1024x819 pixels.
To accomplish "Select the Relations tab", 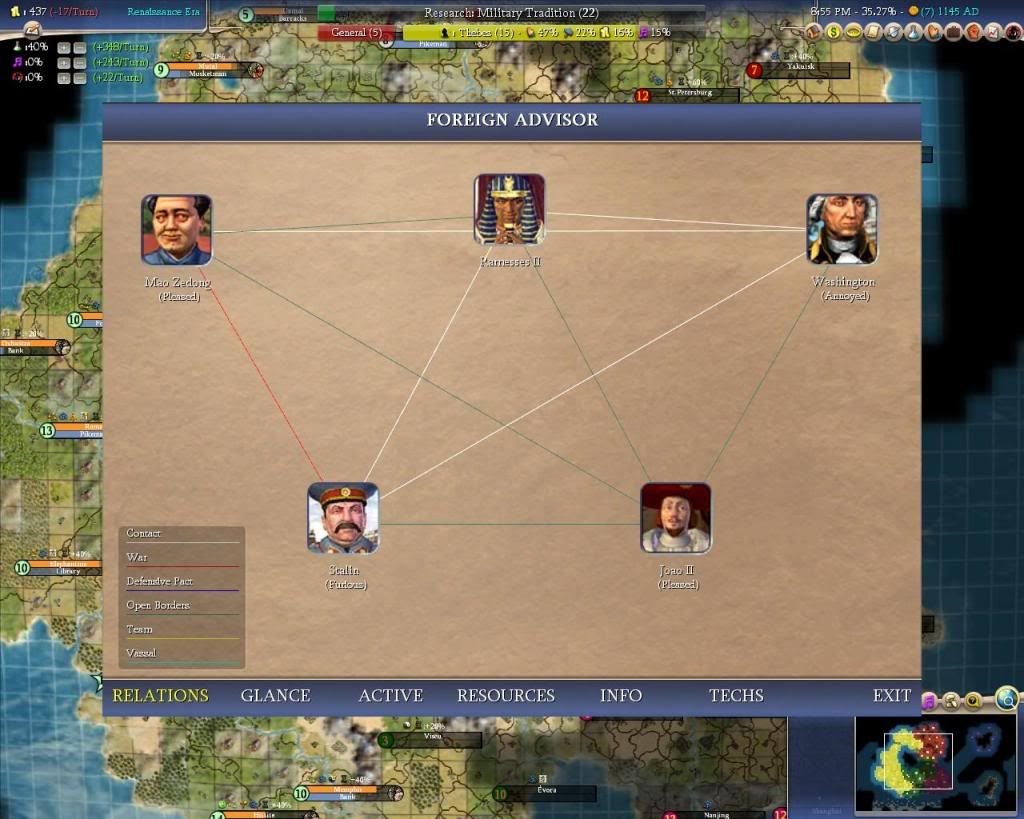I will tap(160, 696).
